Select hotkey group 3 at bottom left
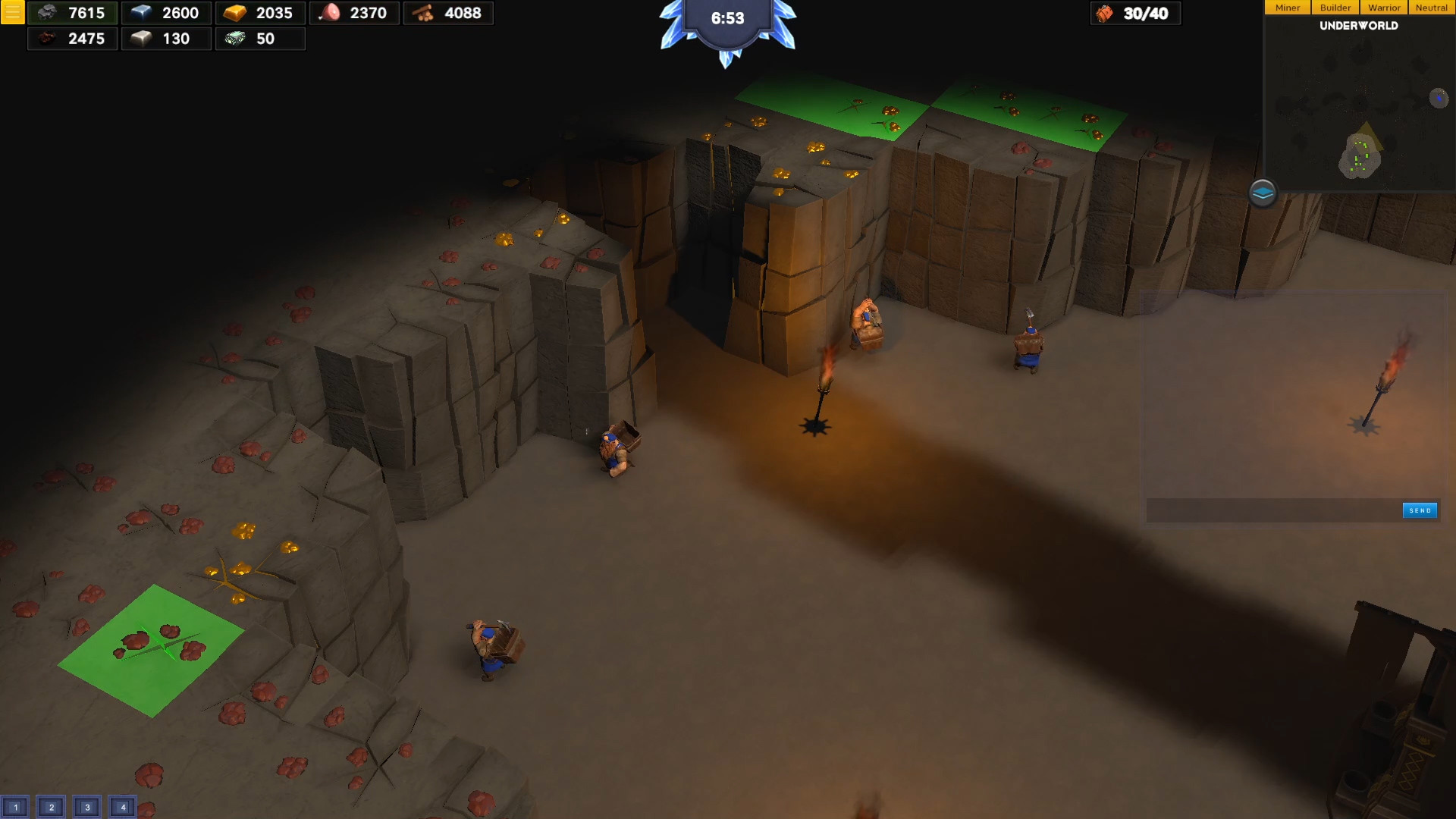This screenshot has height=819, width=1456. 86,807
